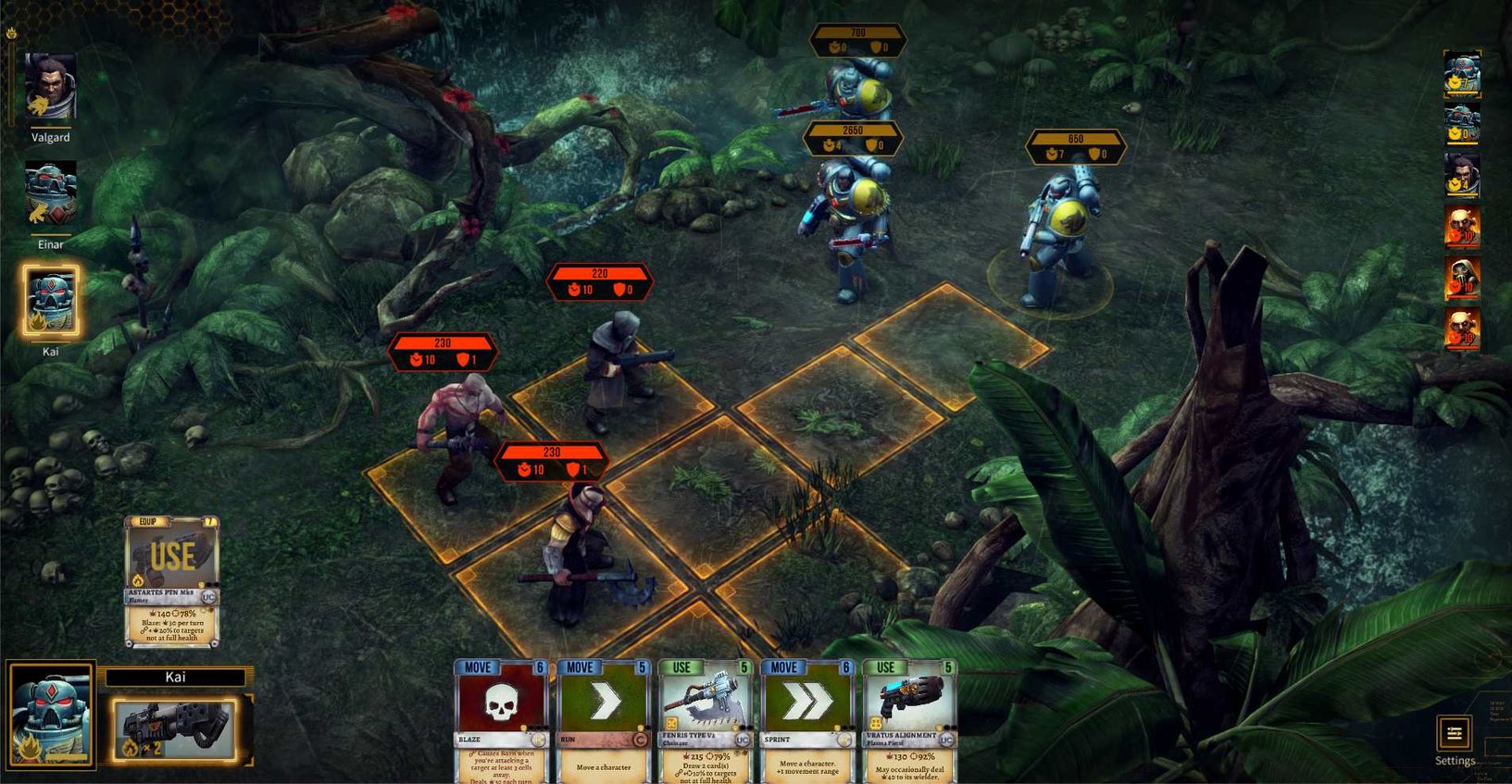Select the hooded gas-mask enemy in turn order

point(1463,279)
